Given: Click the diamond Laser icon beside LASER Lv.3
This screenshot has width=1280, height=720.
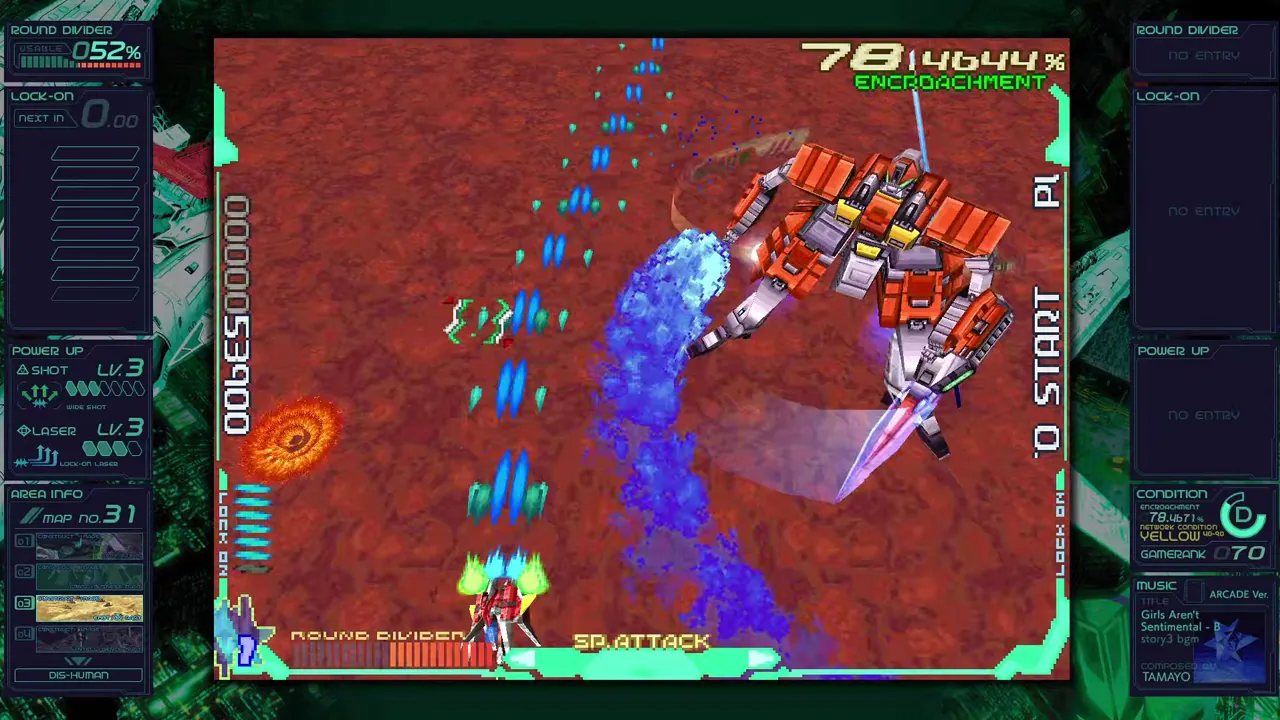Looking at the screenshot, I should pos(24,430).
